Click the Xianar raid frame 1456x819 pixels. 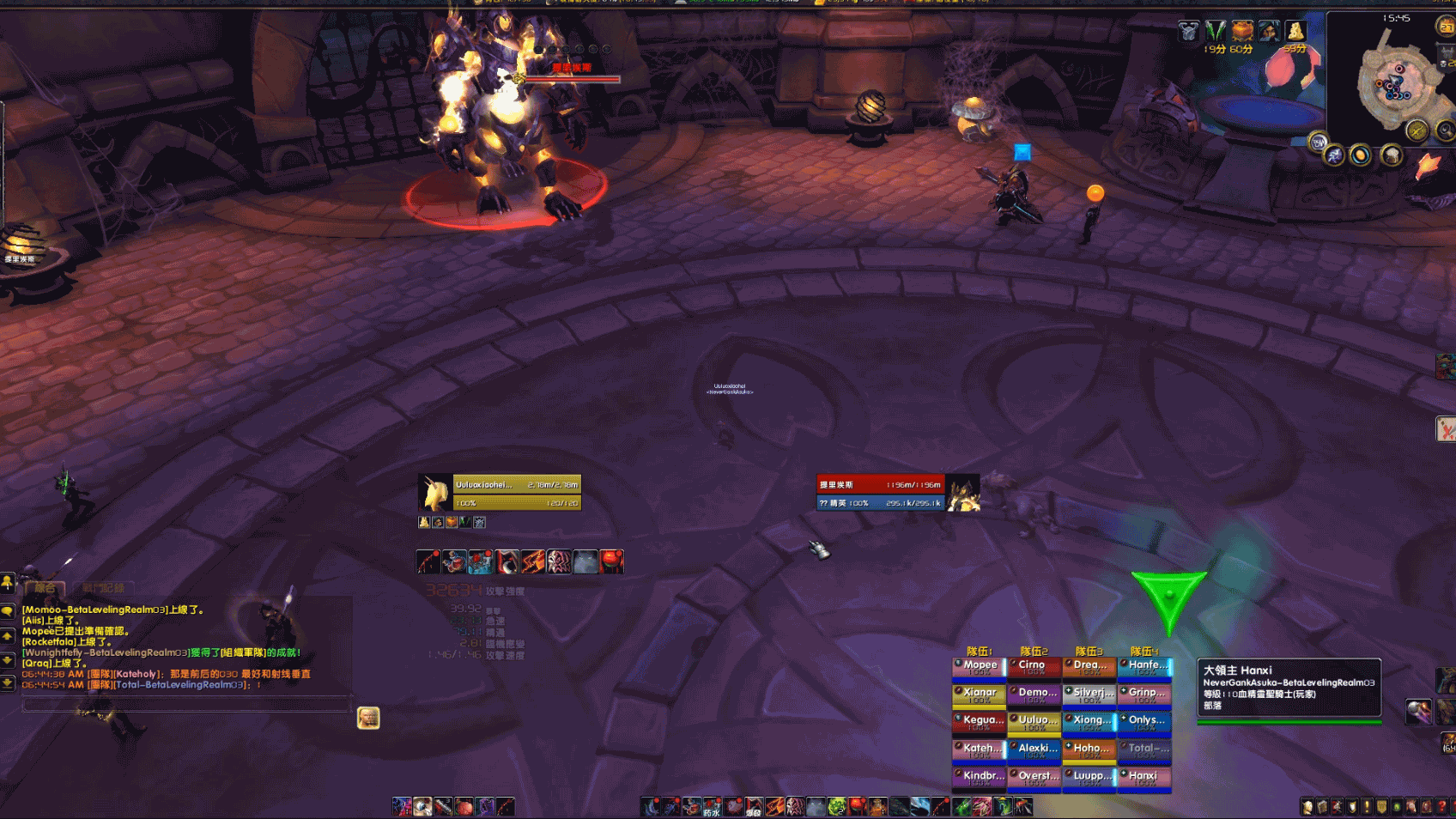(x=978, y=694)
